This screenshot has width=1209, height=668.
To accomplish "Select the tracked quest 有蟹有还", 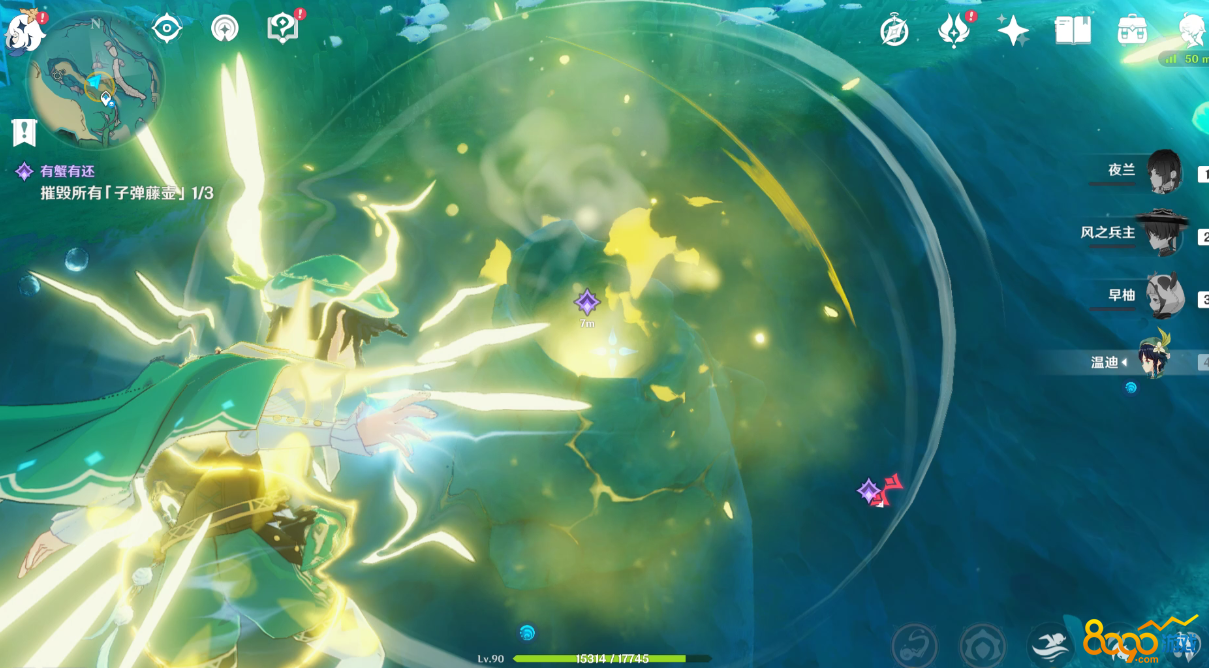I will click(x=66, y=171).
